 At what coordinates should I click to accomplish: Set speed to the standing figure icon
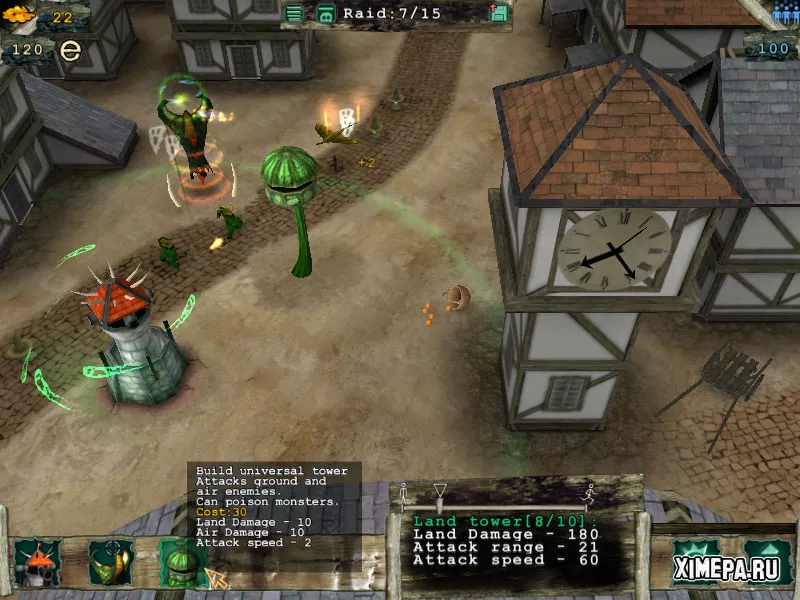pyautogui.click(x=404, y=492)
